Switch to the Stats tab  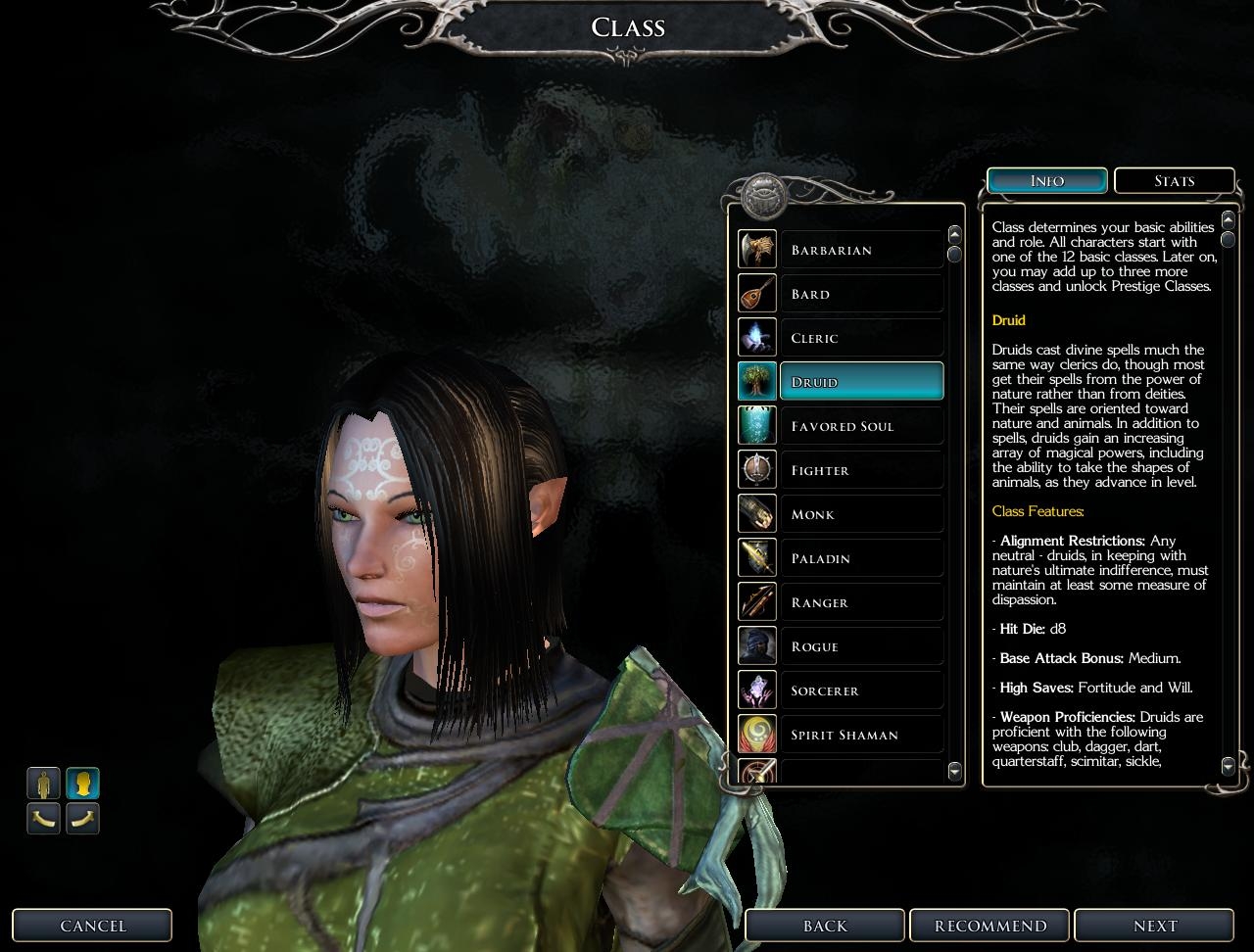pyautogui.click(x=1174, y=181)
